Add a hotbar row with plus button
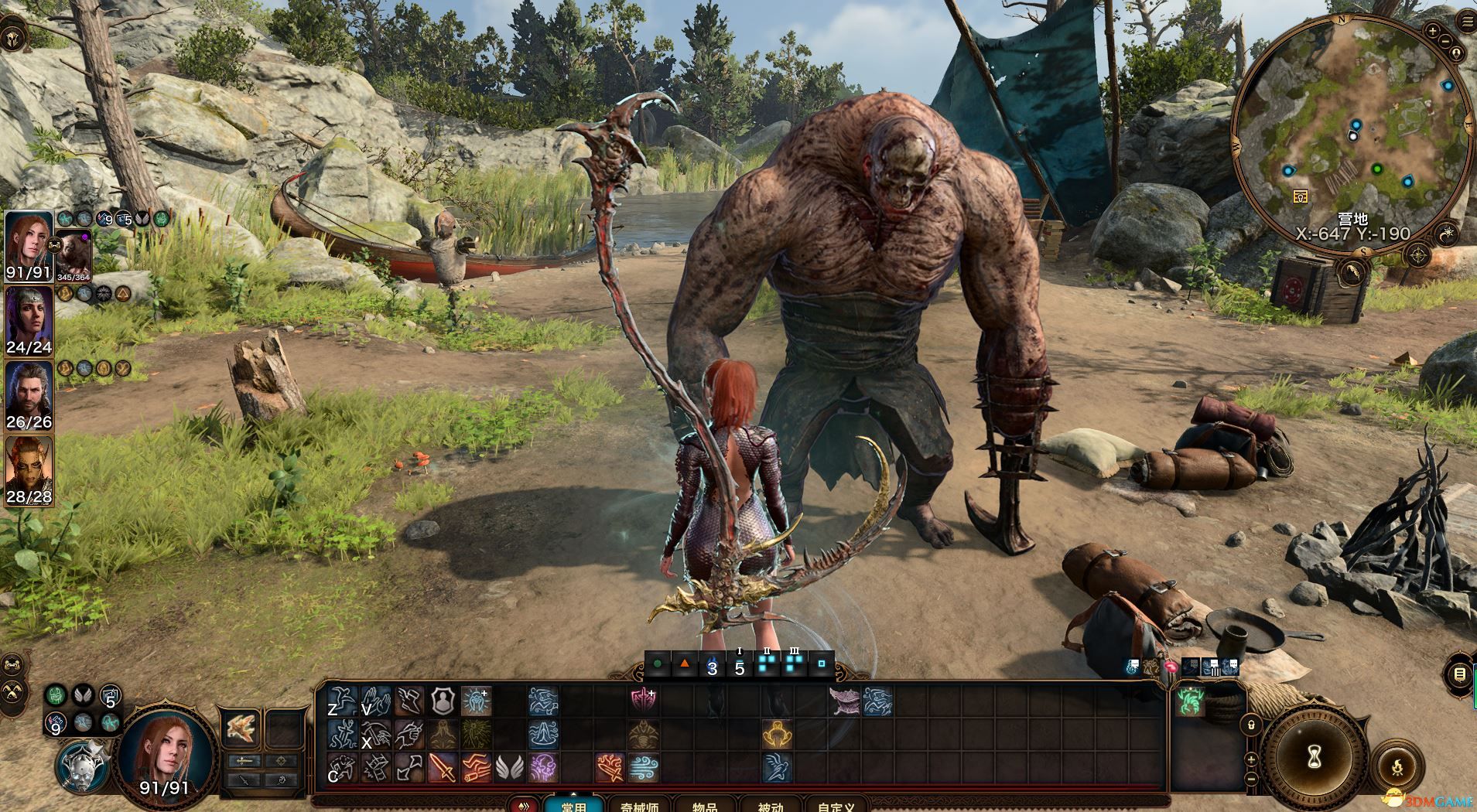This screenshot has height=812, width=1477. 1251,761
